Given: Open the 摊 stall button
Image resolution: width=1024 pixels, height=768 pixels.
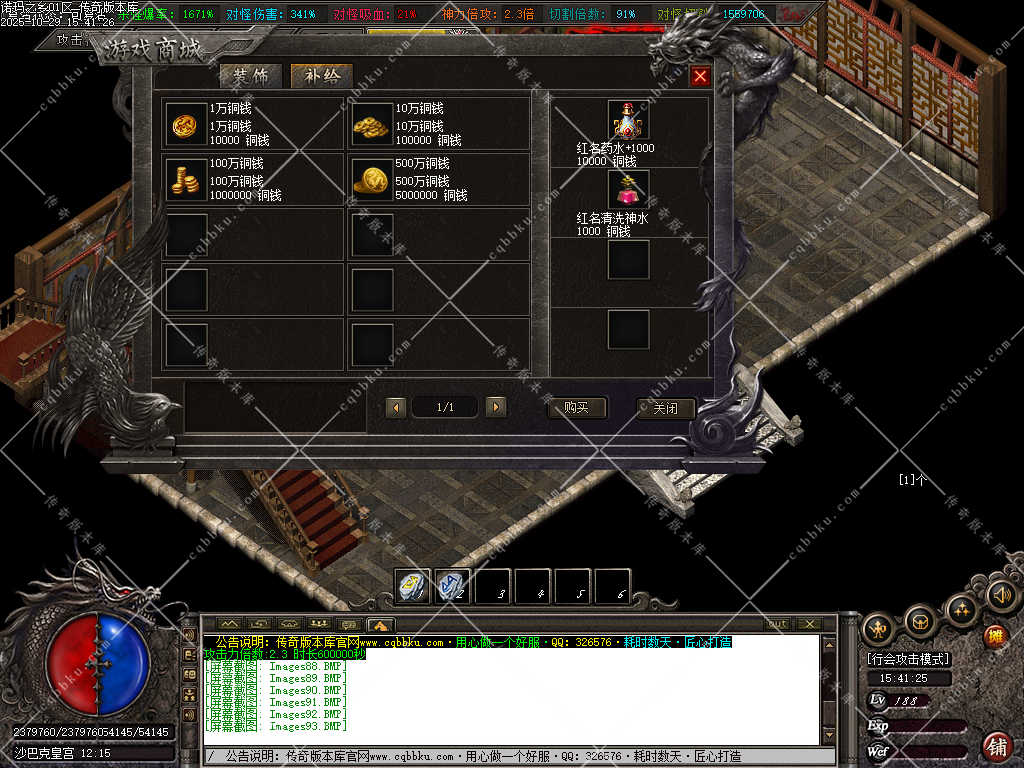Looking at the screenshot, I should pos(994,636).
